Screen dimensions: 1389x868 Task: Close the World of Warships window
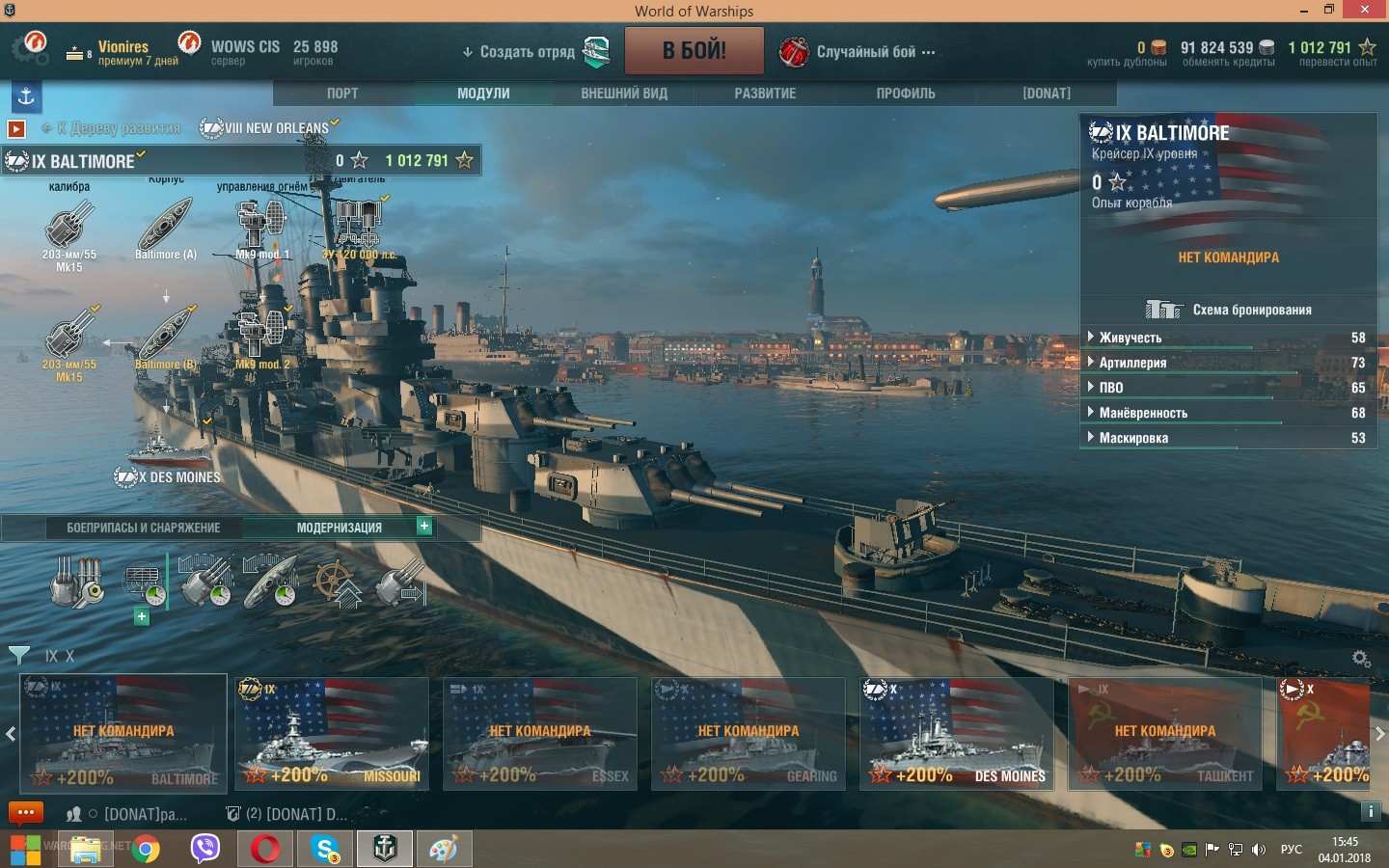tap(1364, 10)
